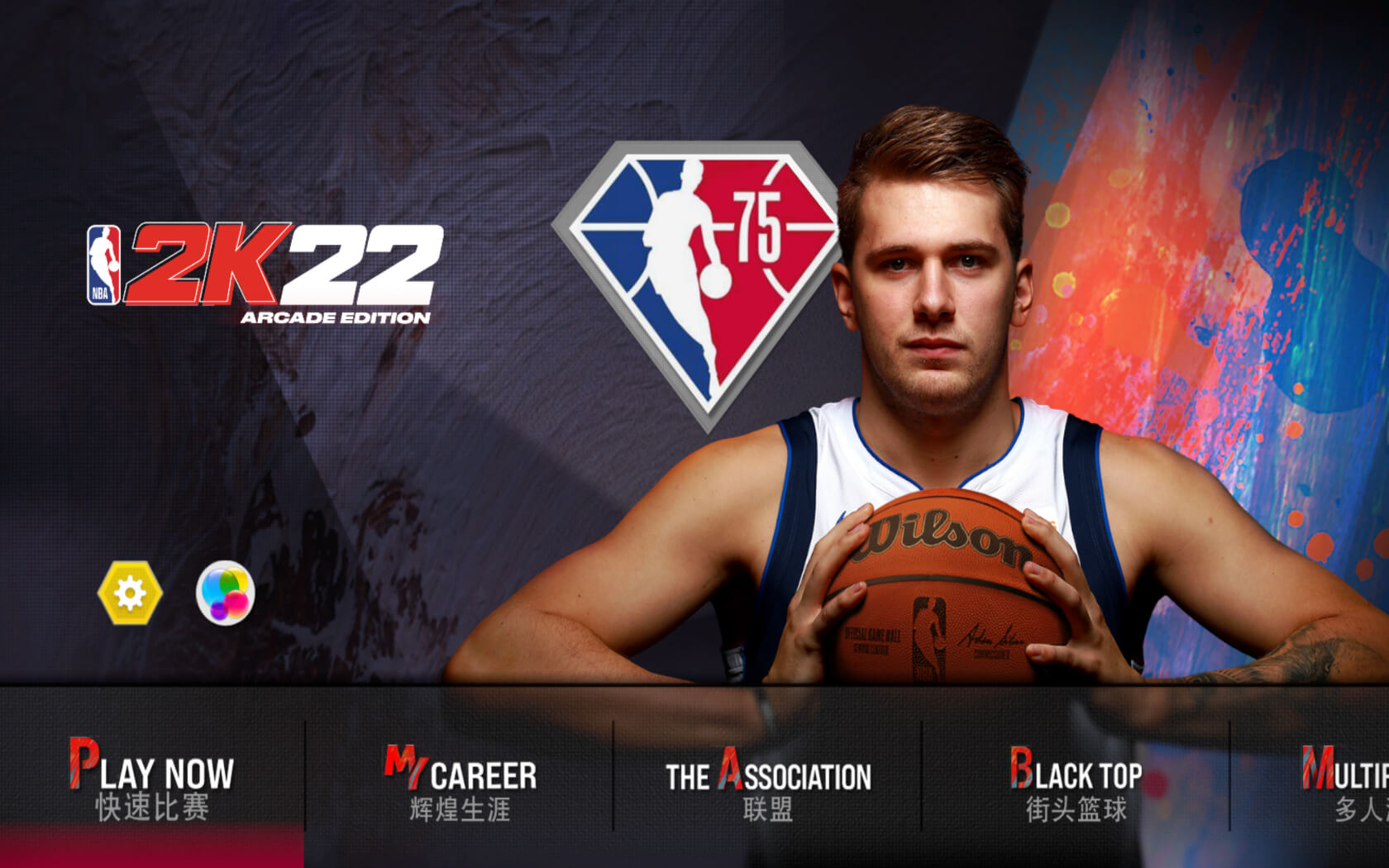Open settings via the yellow gear icon
The image size is (1389, 868).
[x=130, y=593]
